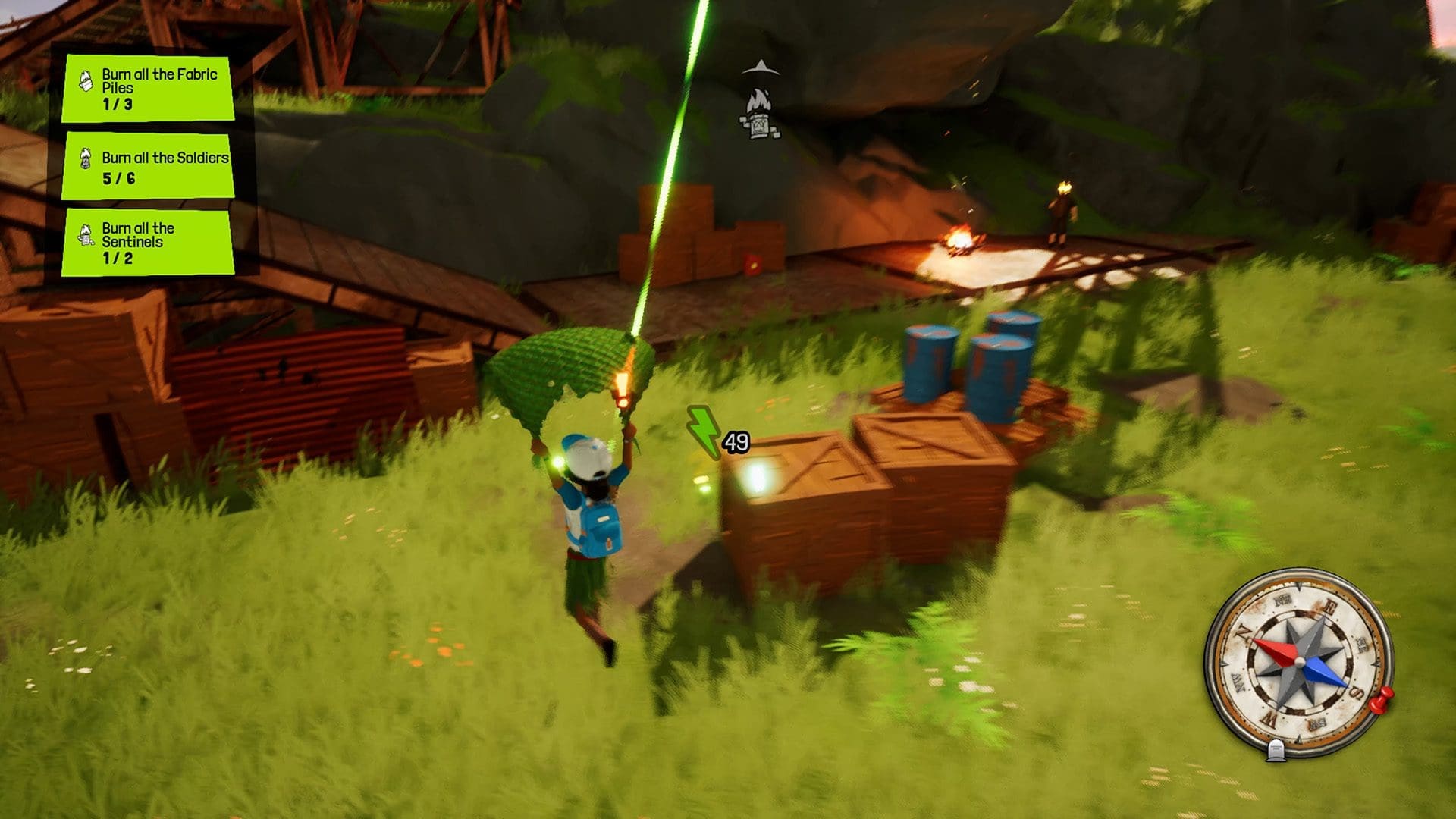Click the Soldier objective icon
This screenshot has height=819, width=1456.
[x=86, y=159]
